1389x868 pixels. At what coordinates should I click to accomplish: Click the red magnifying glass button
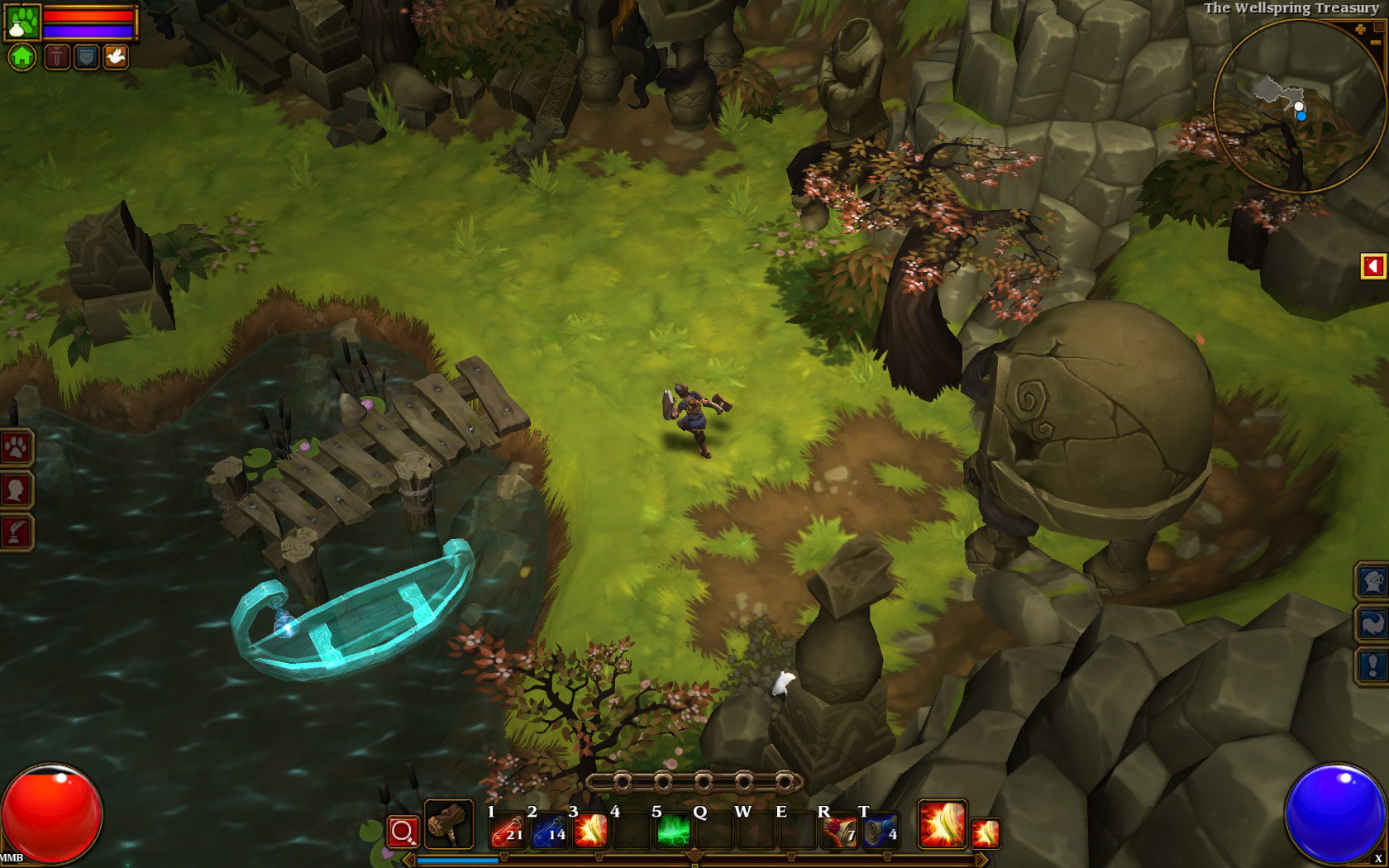[x=403, y=832]
